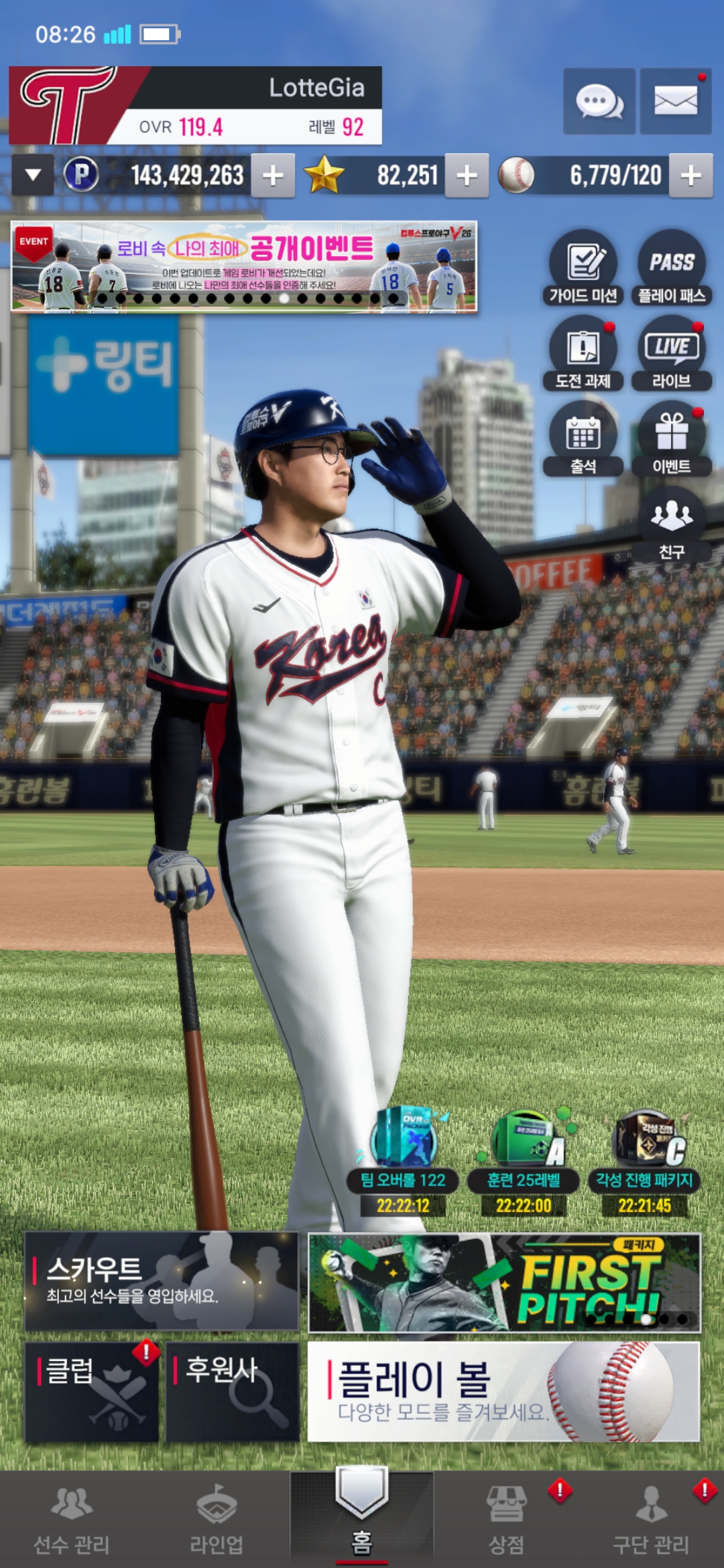
Task: Open the 친구 friends list
Action: pos(671,524)
